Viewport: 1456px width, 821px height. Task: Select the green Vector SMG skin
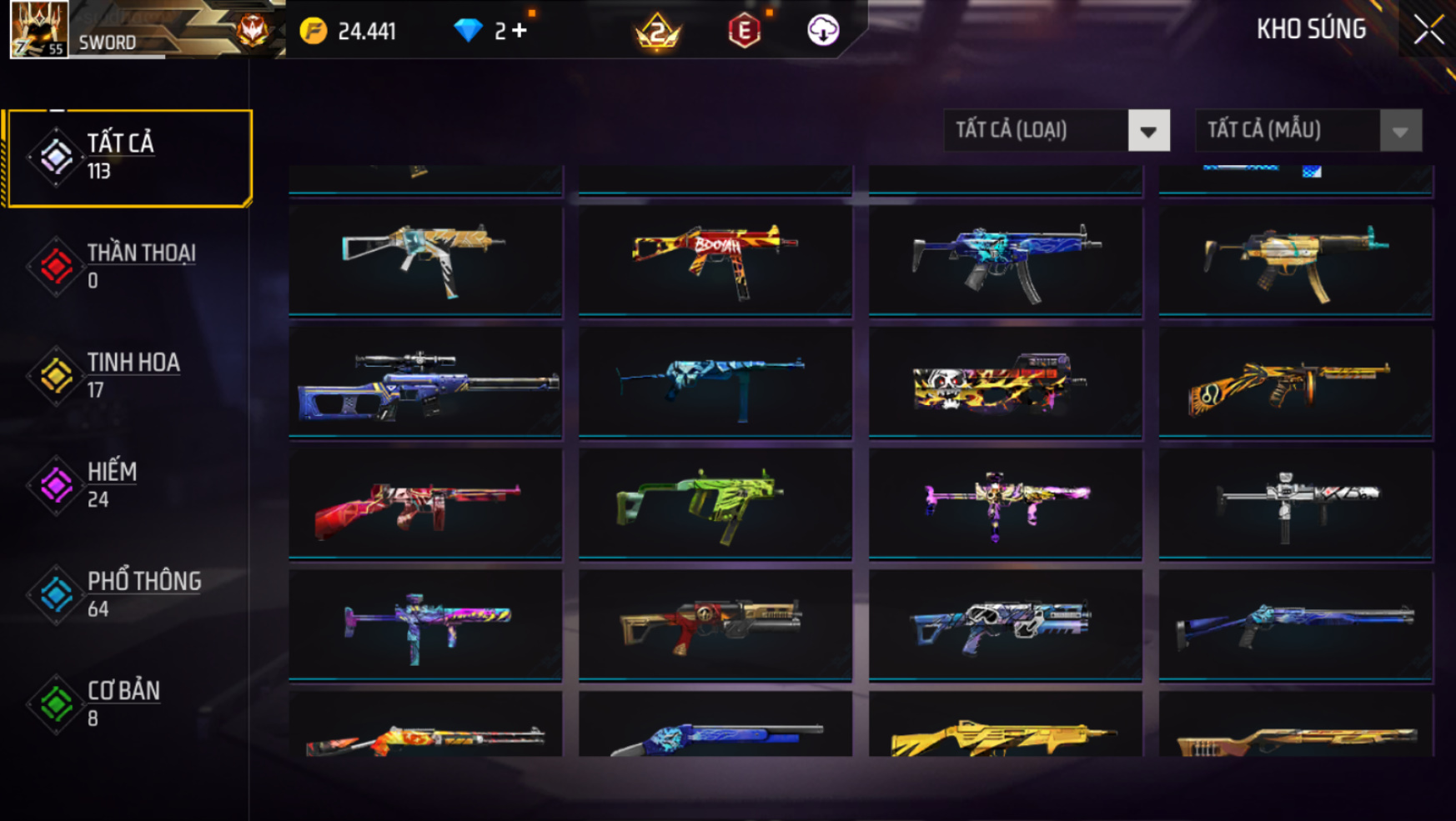point(715,504)
